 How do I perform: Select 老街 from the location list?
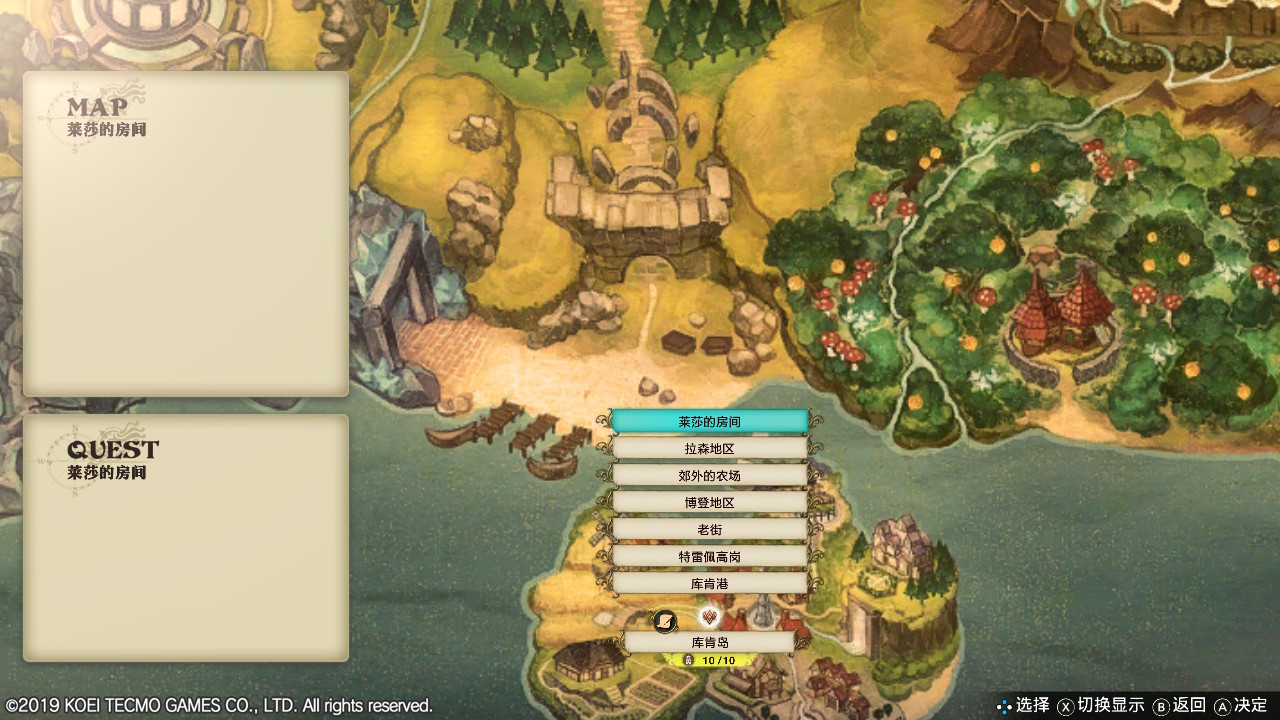[709, 529]
